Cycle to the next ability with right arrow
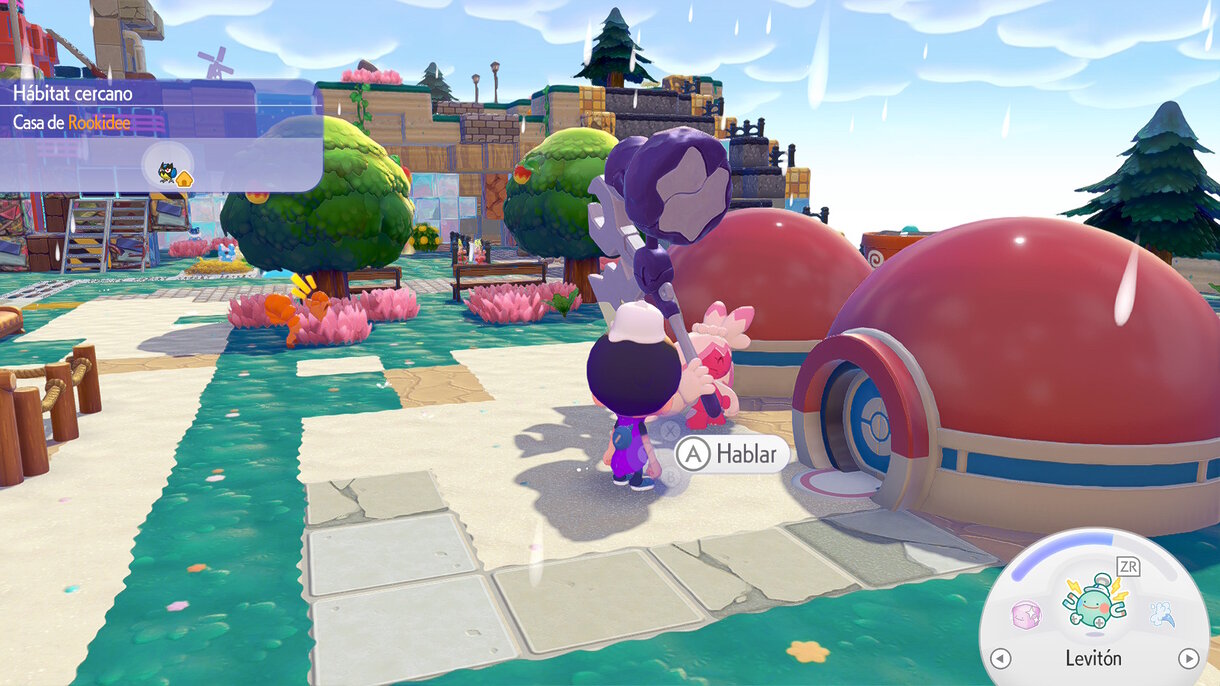This screenshot has width=1220, height=686. pos(1188,658)
